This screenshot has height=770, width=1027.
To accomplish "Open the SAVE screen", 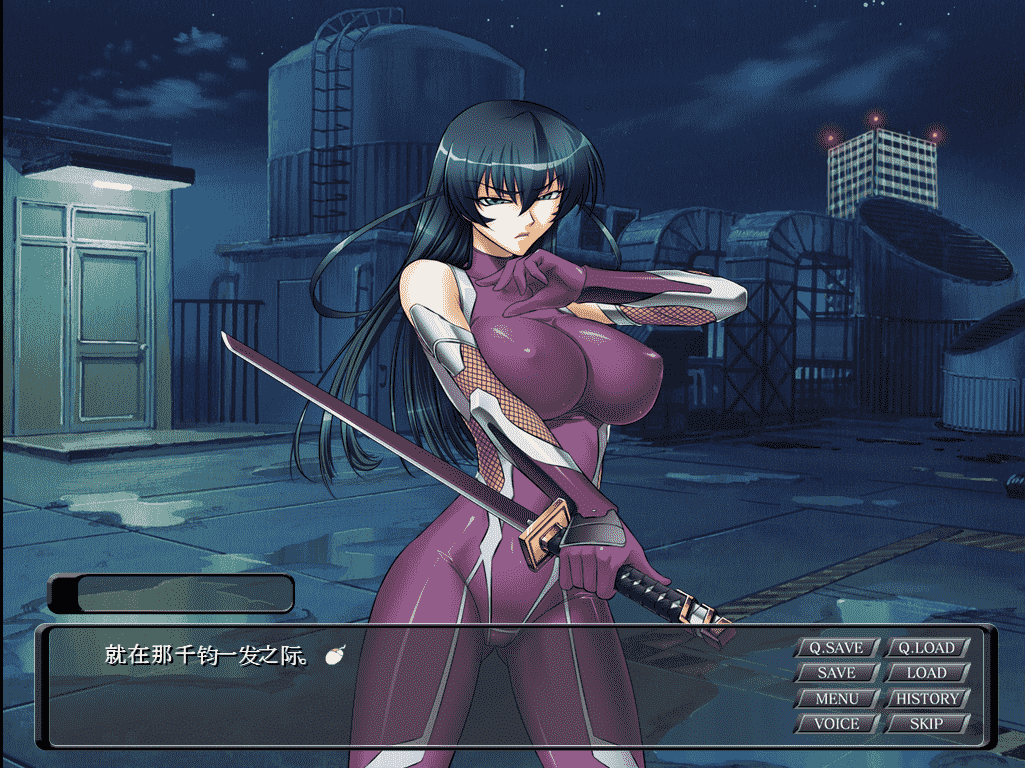I will [837, 673].
